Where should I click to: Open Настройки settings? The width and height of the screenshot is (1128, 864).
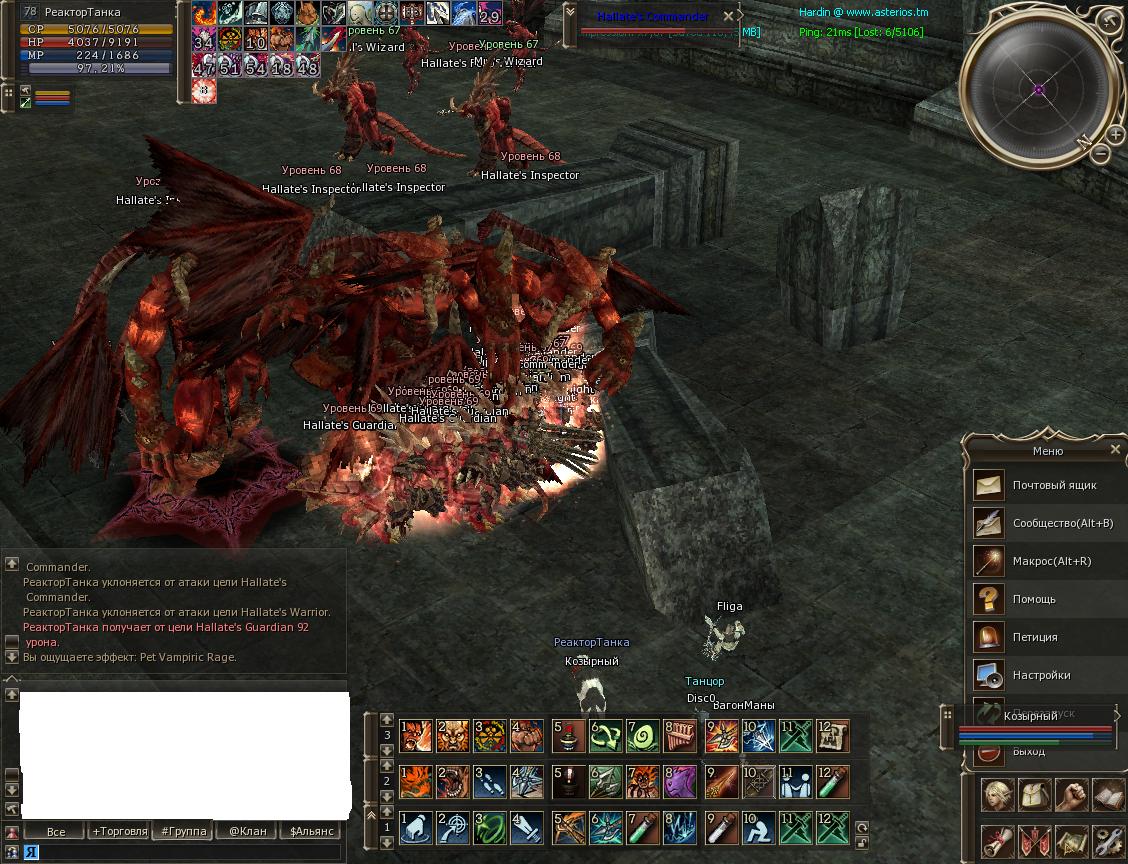coord(1040,675)
